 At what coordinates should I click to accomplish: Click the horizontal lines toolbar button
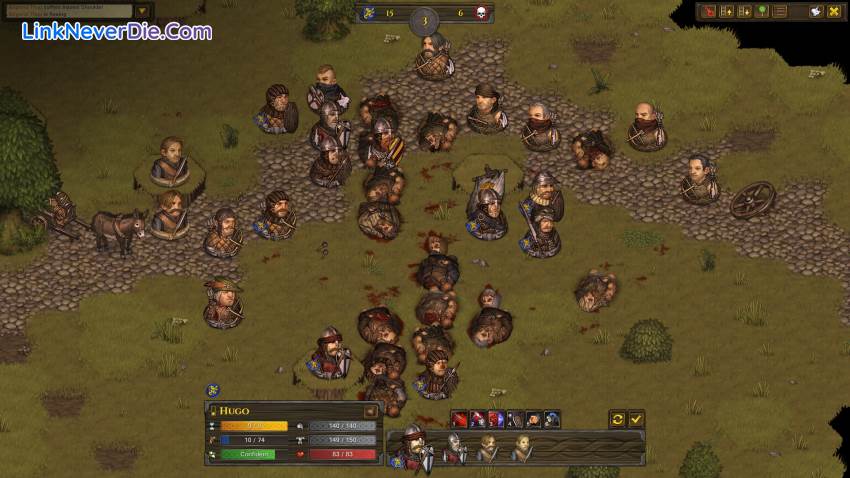tap(780, 11)
